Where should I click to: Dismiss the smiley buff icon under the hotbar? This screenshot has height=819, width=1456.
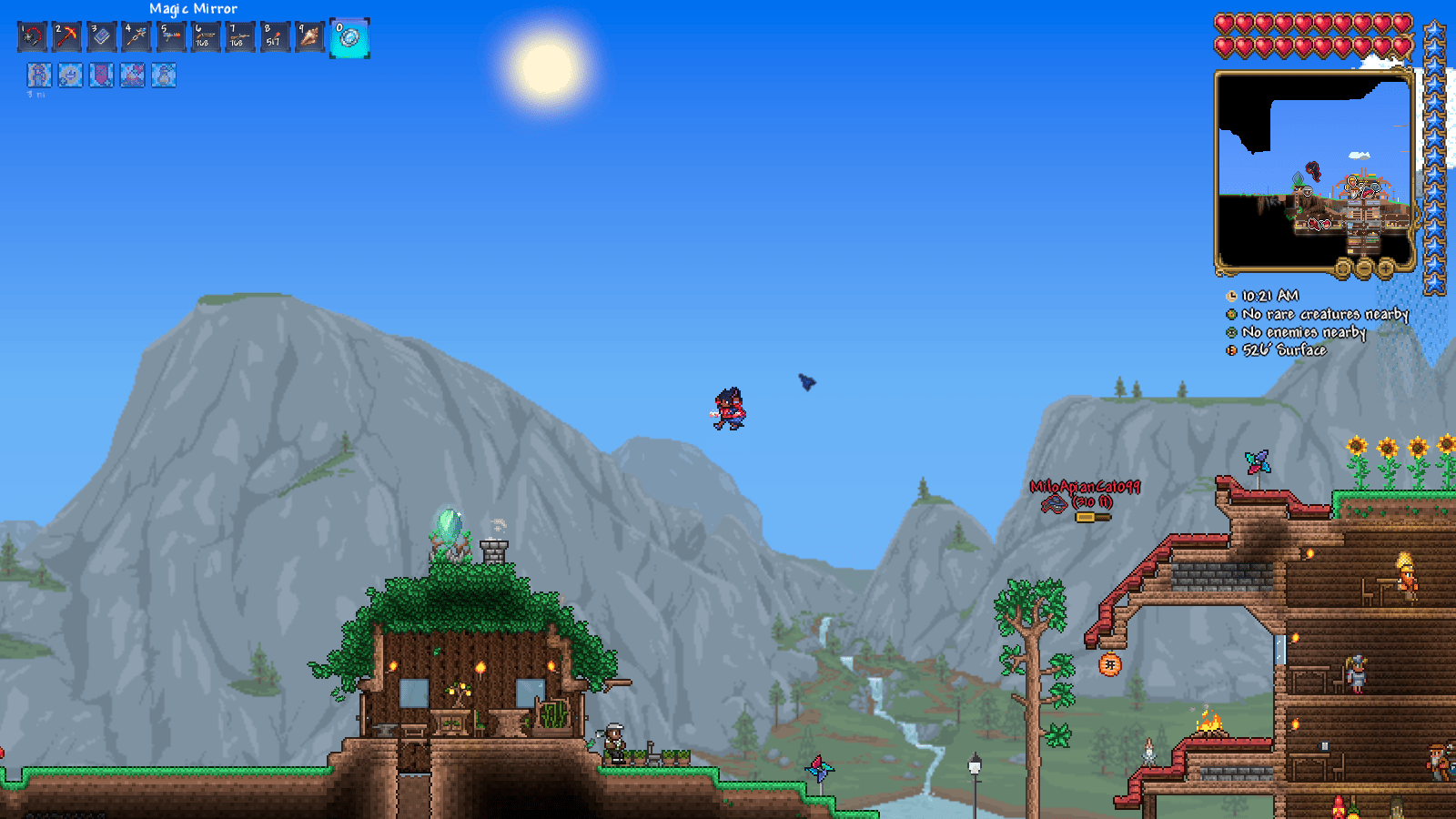click(68, 76)
